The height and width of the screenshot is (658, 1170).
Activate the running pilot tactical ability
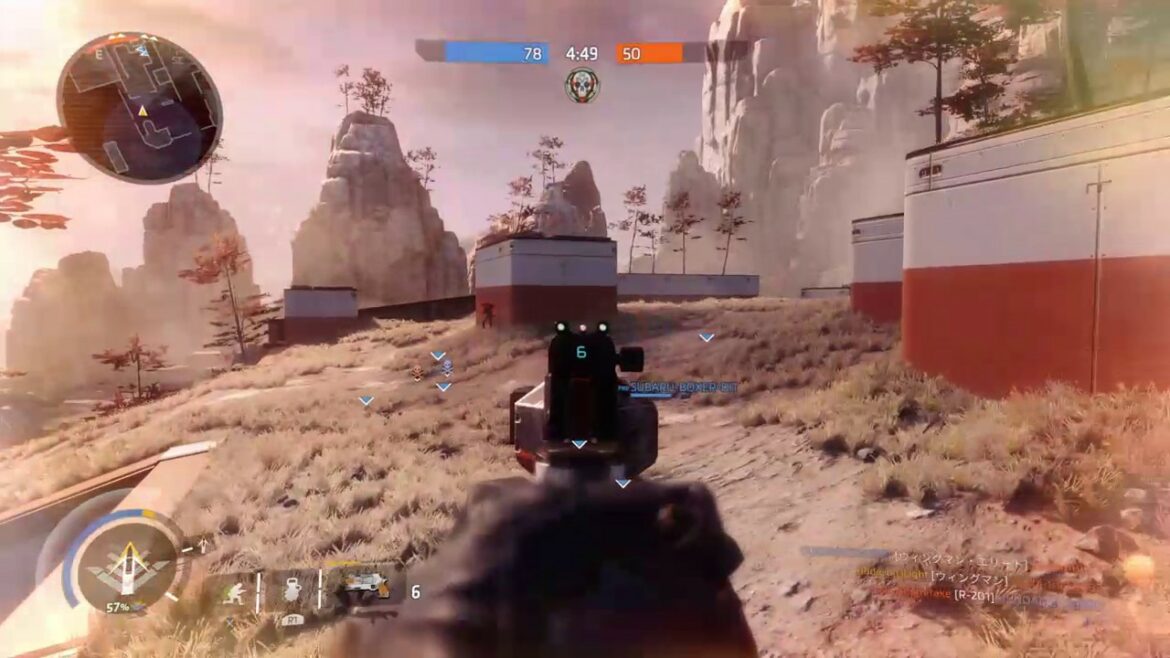pyautogui.click(x=232, y=592)
